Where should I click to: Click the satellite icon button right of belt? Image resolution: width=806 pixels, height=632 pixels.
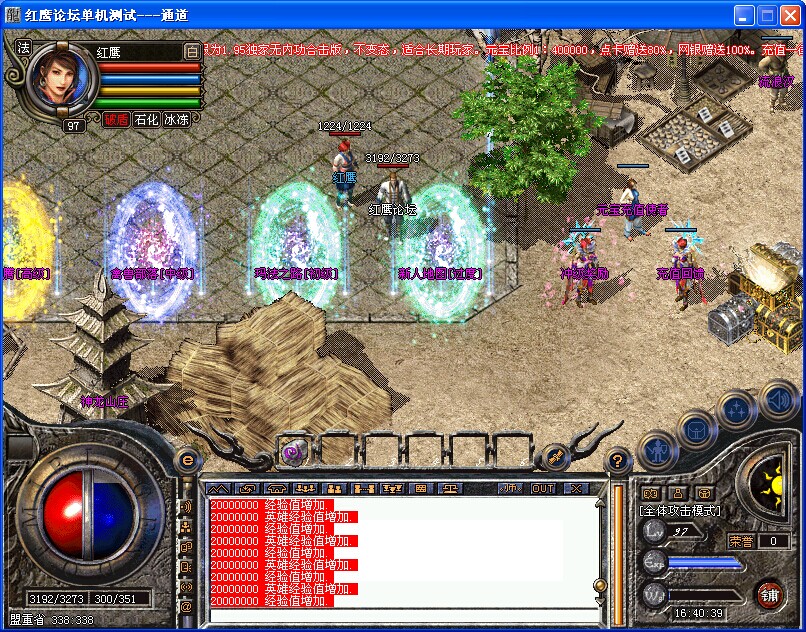pos(553,458)
